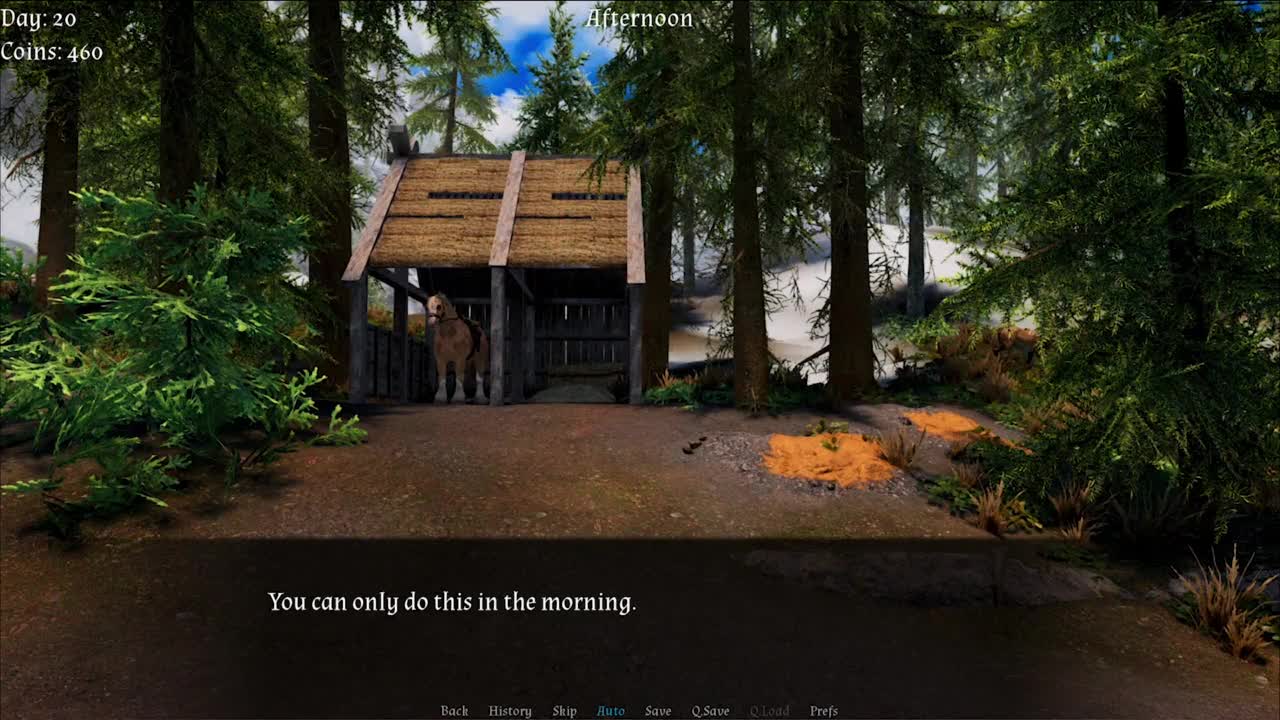Open the Prefs settings screen
Screen dimensions: 1280x720
point(824,711)
